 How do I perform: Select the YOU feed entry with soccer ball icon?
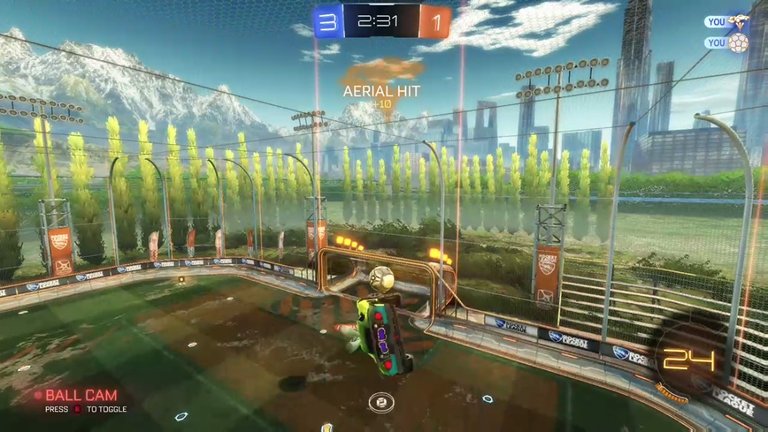(727, 43)
